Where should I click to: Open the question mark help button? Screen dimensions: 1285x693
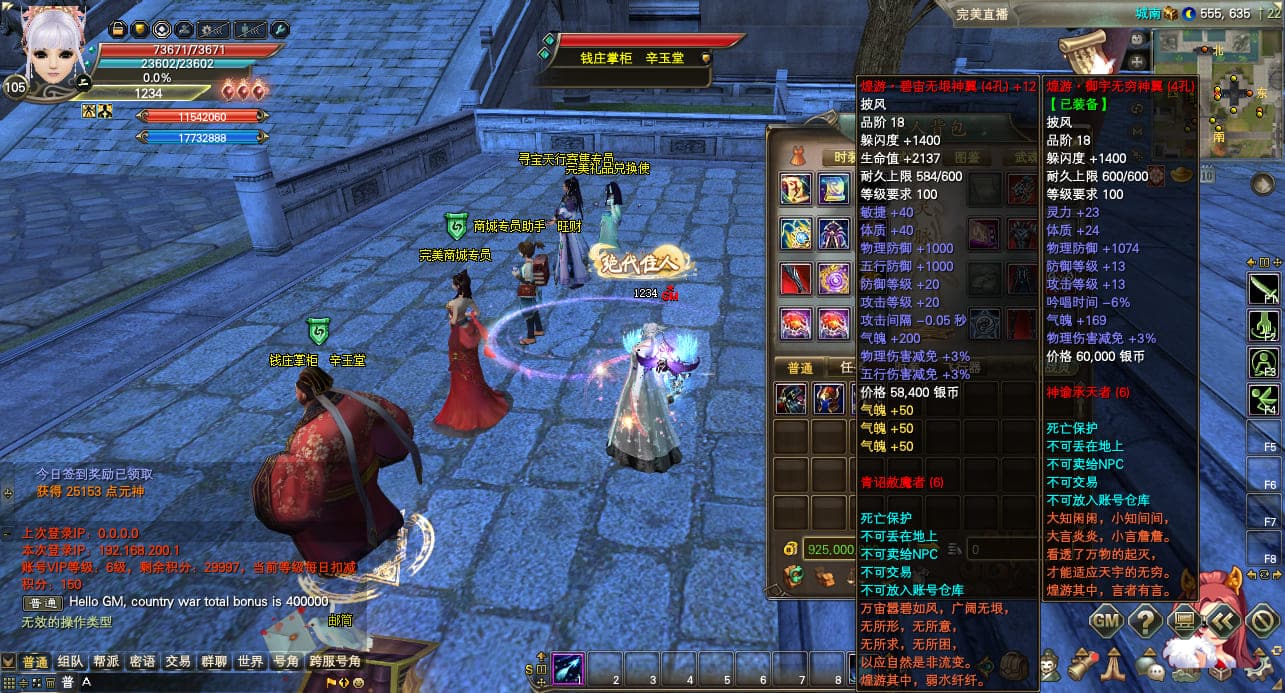(x=1144, y=620)
